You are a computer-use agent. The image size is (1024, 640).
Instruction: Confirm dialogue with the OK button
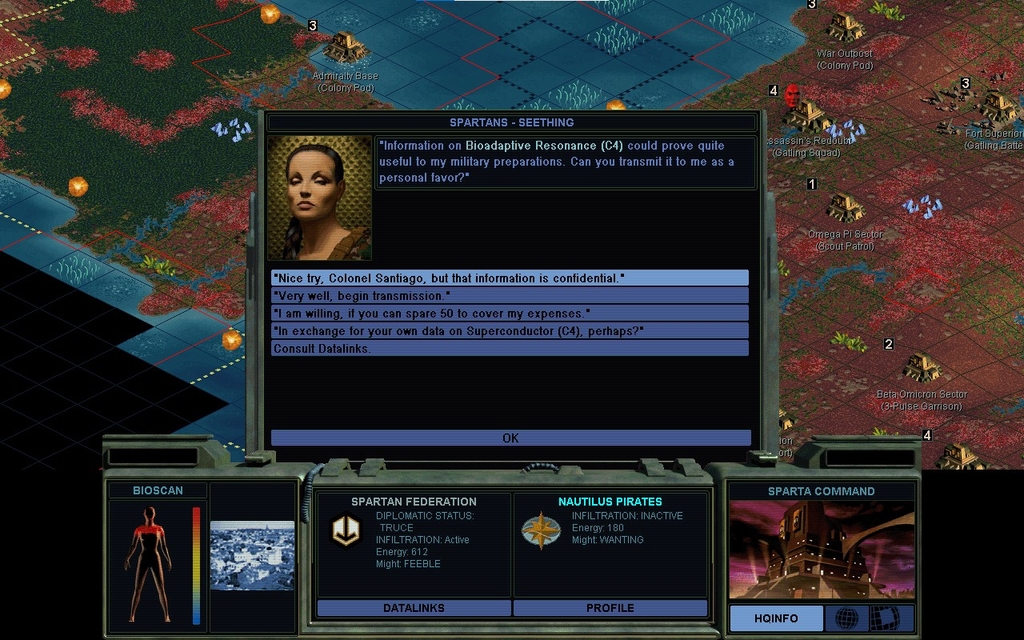(x=510, y=438)
